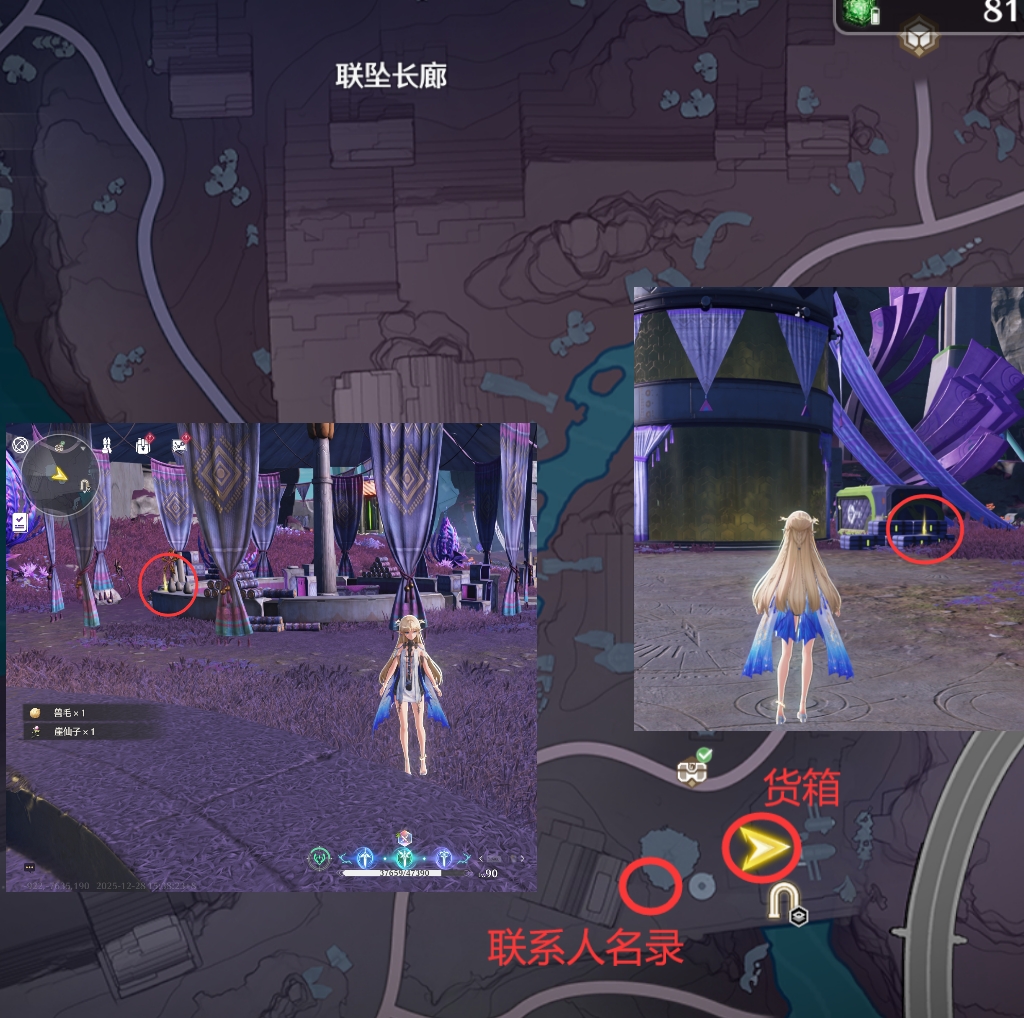The image size is (1024, 1018).
Task: Click the globe icon beside the minimap
Action: coord(20,444)
